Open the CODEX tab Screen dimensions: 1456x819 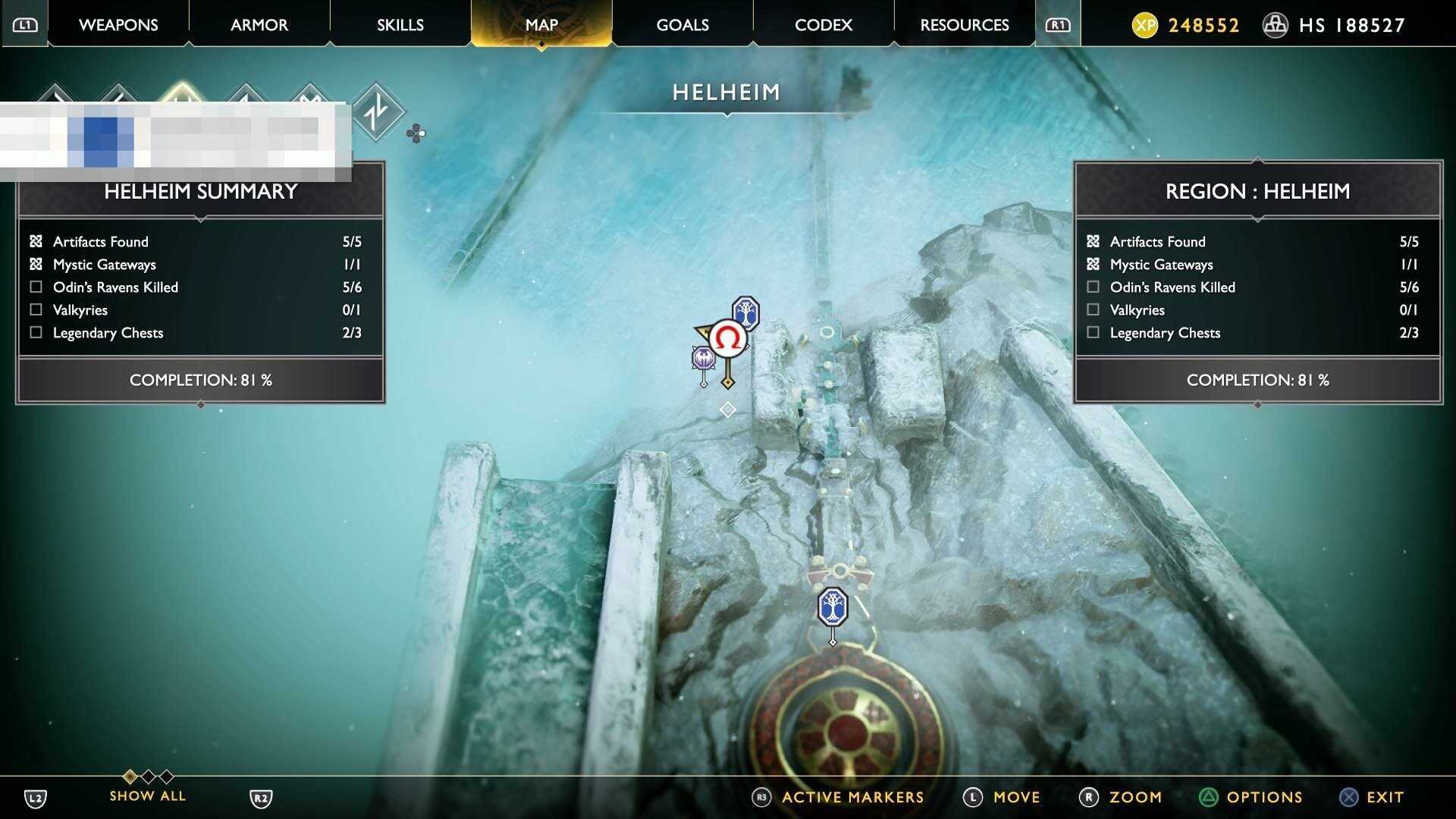pos(823,24)
